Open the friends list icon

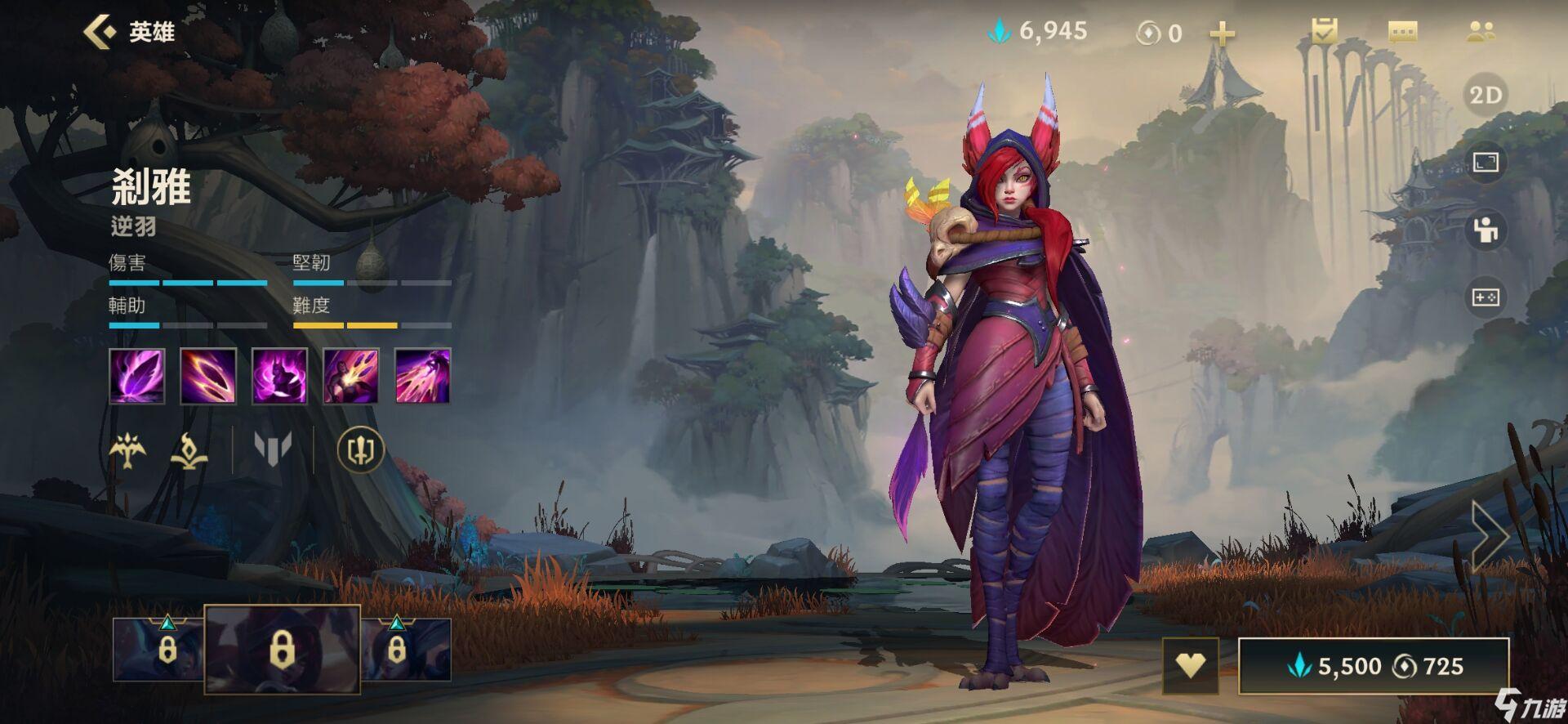1481,32
